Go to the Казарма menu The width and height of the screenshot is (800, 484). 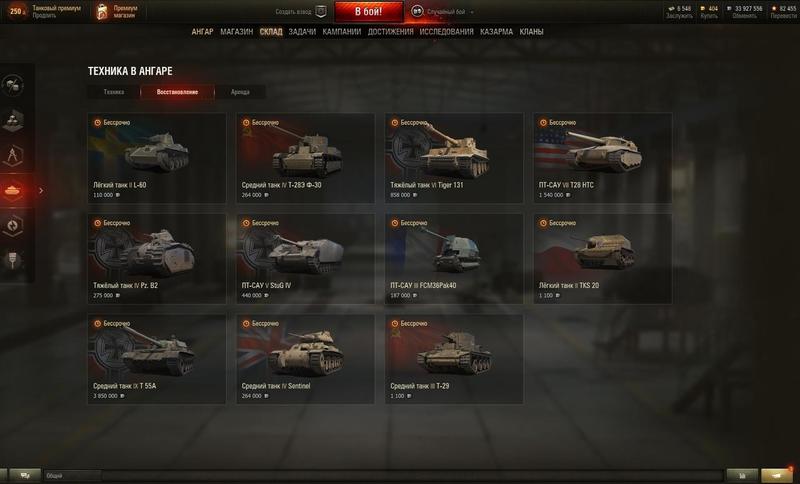point(497,32)
